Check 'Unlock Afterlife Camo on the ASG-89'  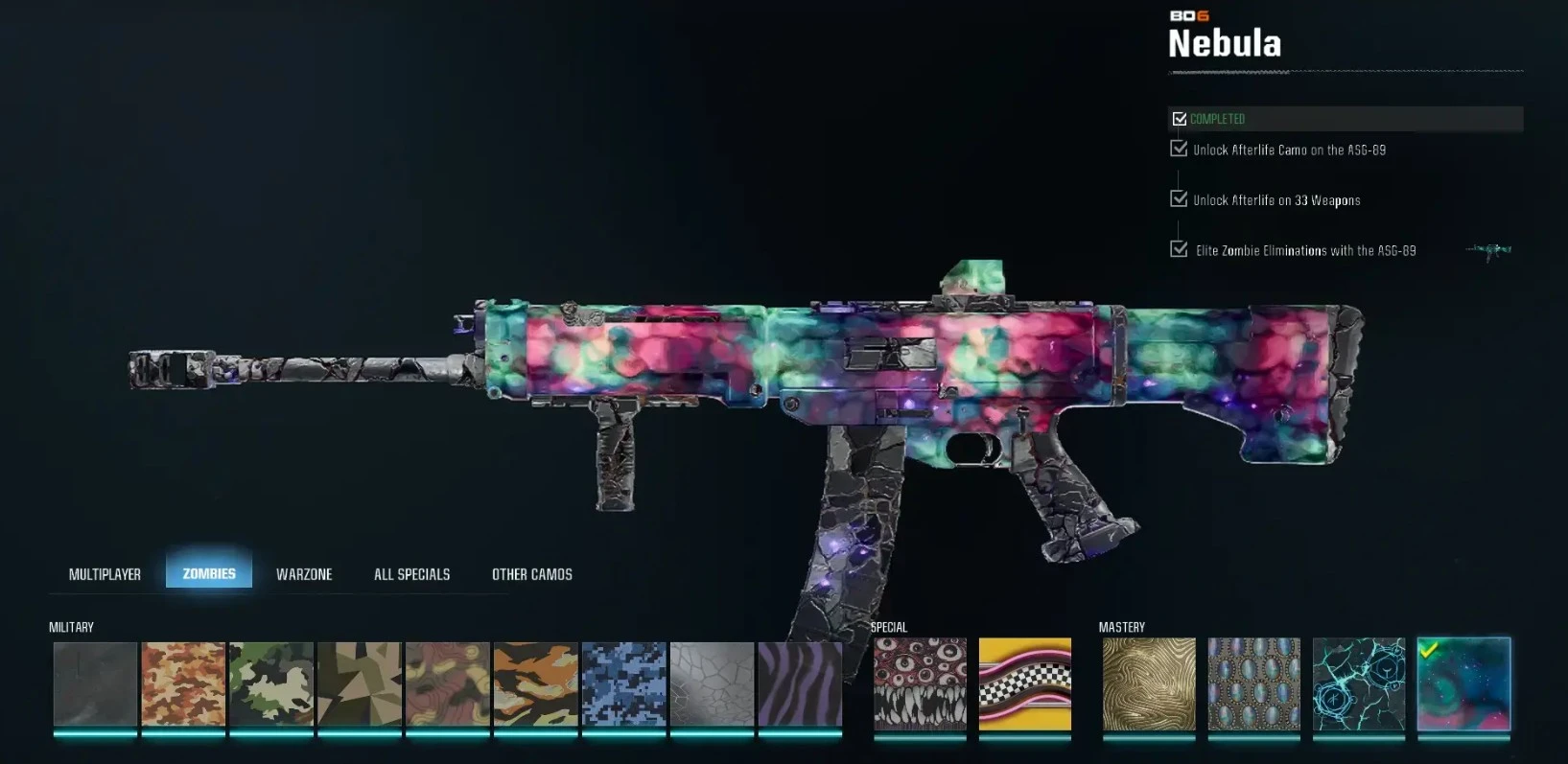(1179, 150)
